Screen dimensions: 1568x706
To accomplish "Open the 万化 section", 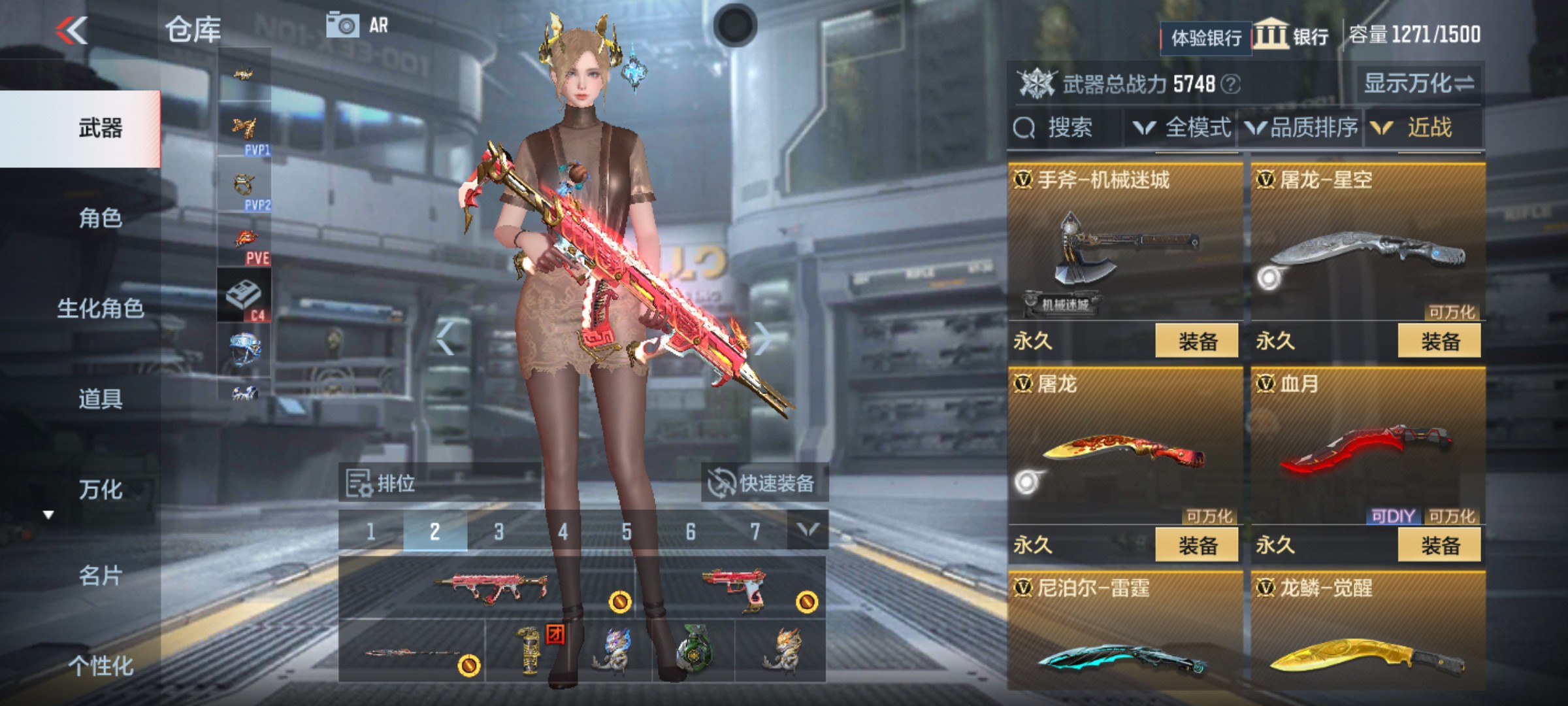I will [100, 490].
